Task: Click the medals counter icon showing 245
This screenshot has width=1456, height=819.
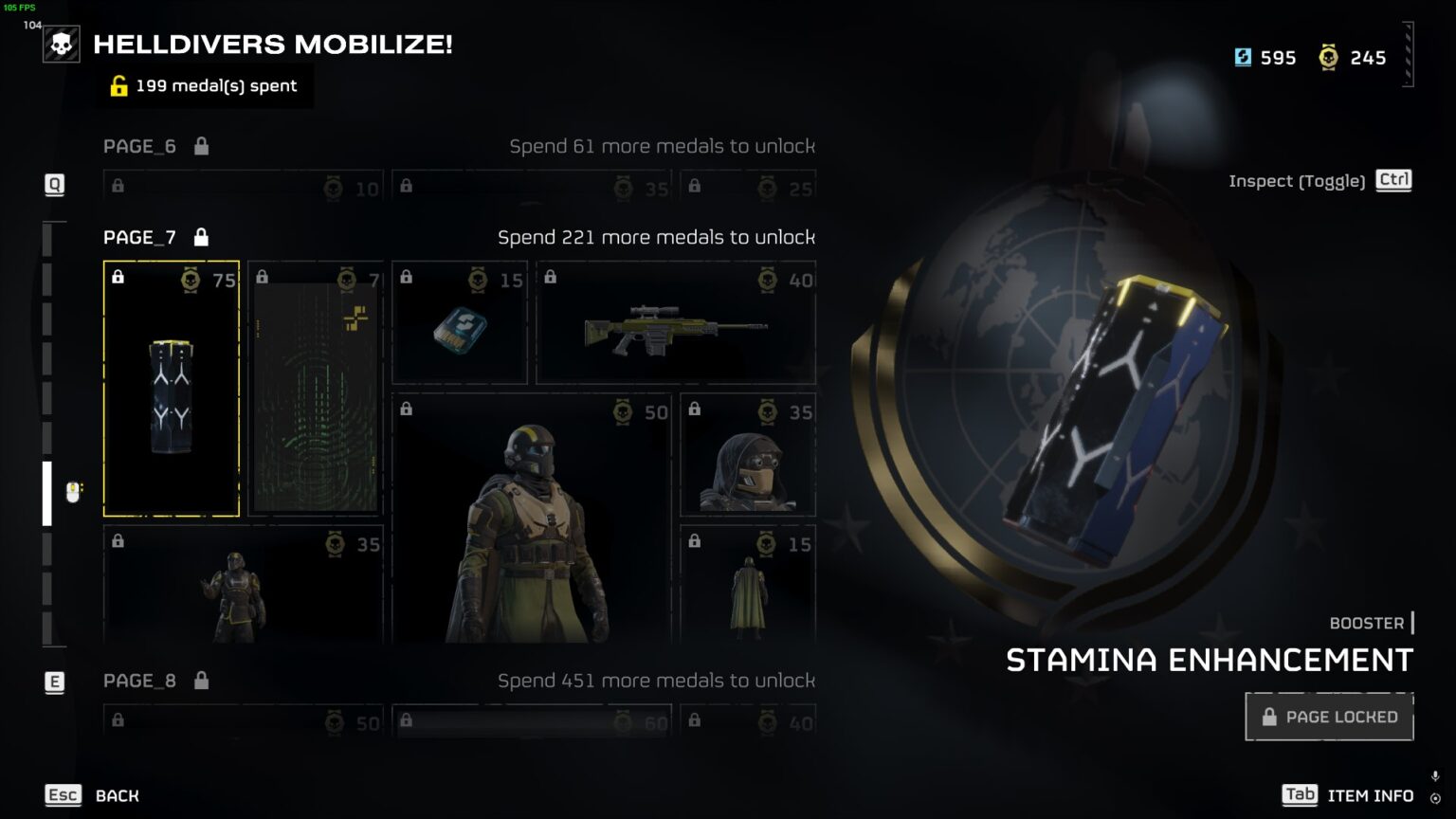Action: click(x=1328, y=57)
